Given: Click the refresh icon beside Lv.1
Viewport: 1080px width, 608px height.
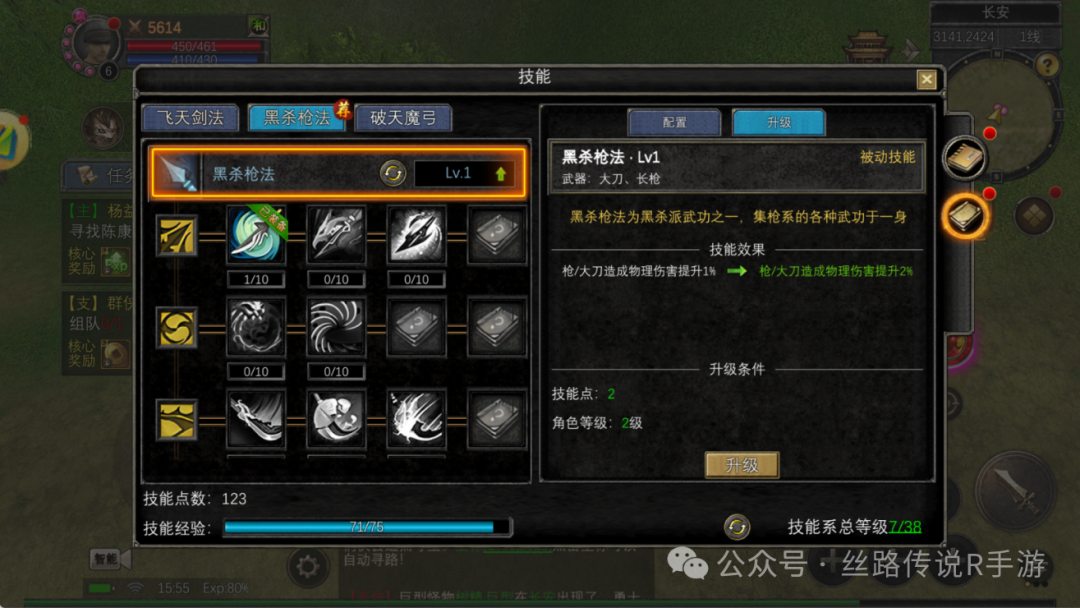Looking at the screenshot, I should click(x=393, y=174).
